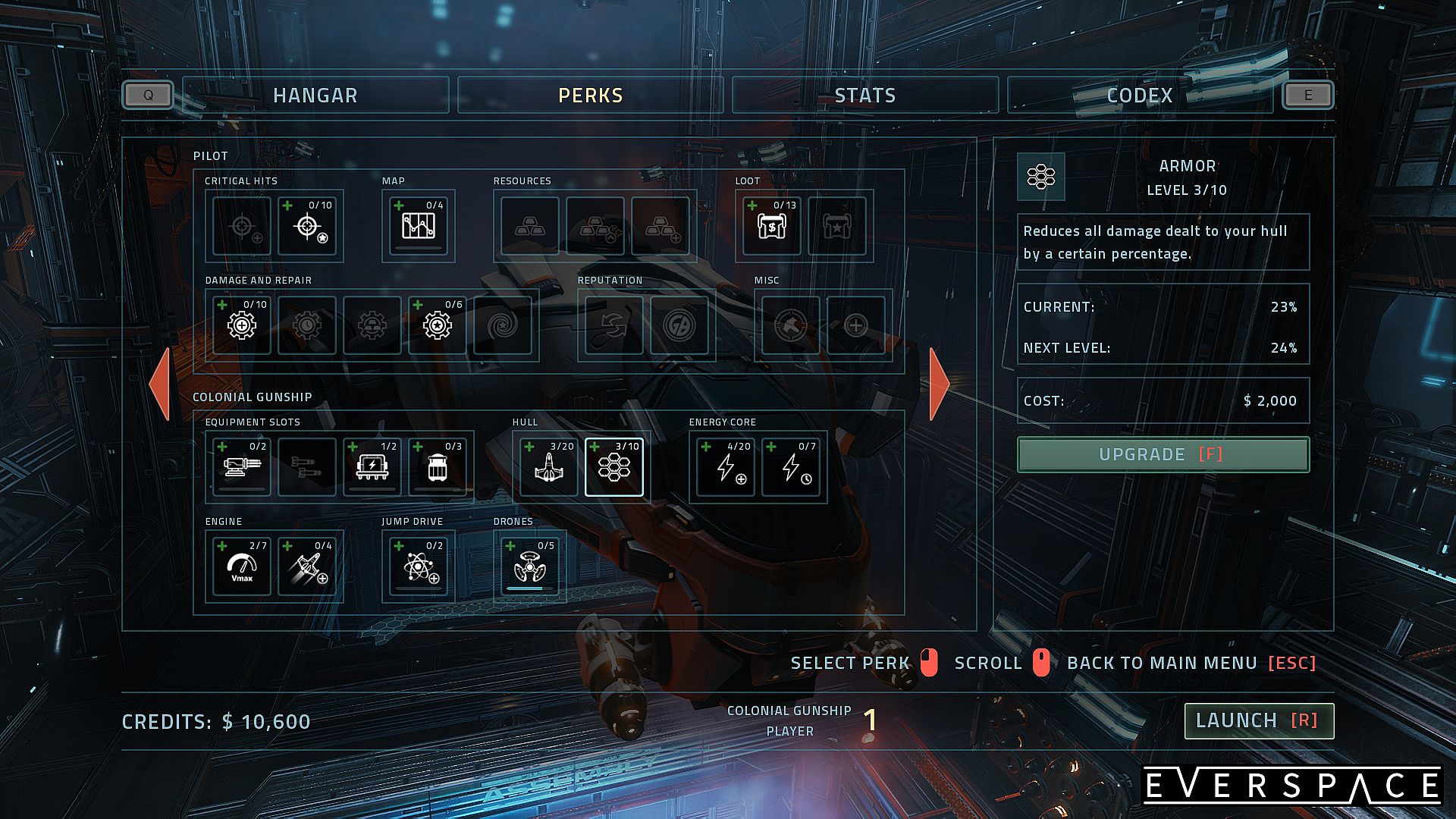Pick the consumable canister slot perk

[437, 467]
